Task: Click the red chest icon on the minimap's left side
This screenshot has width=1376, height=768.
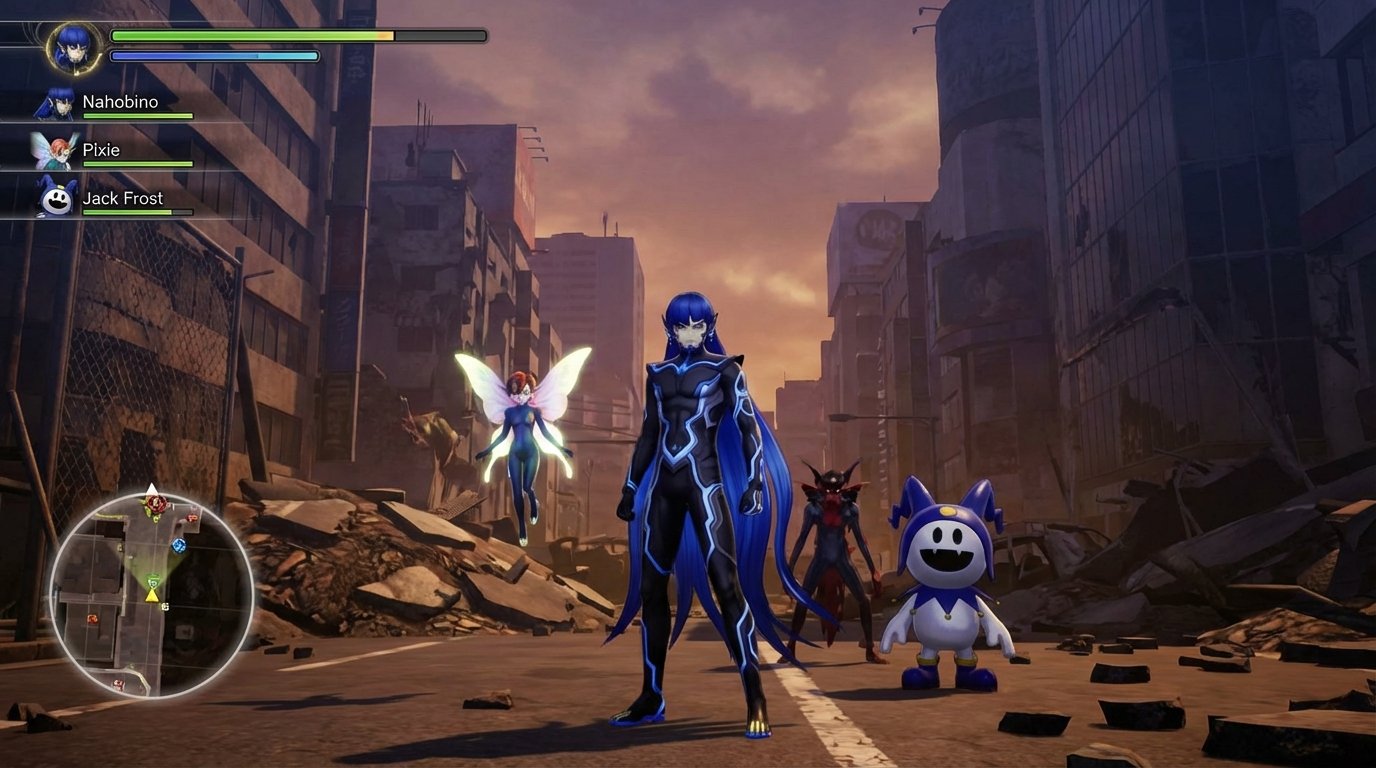Action: coord(92,619)
